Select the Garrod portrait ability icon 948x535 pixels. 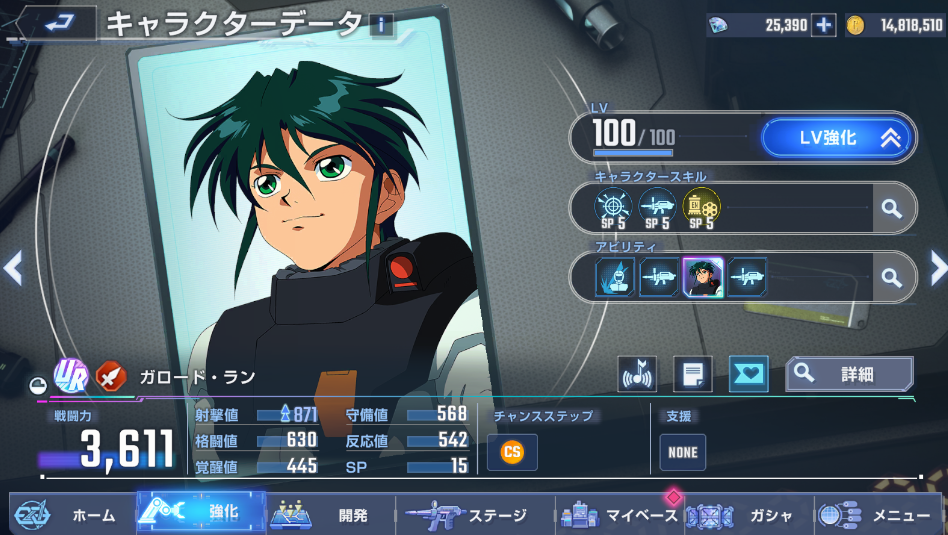703,277
